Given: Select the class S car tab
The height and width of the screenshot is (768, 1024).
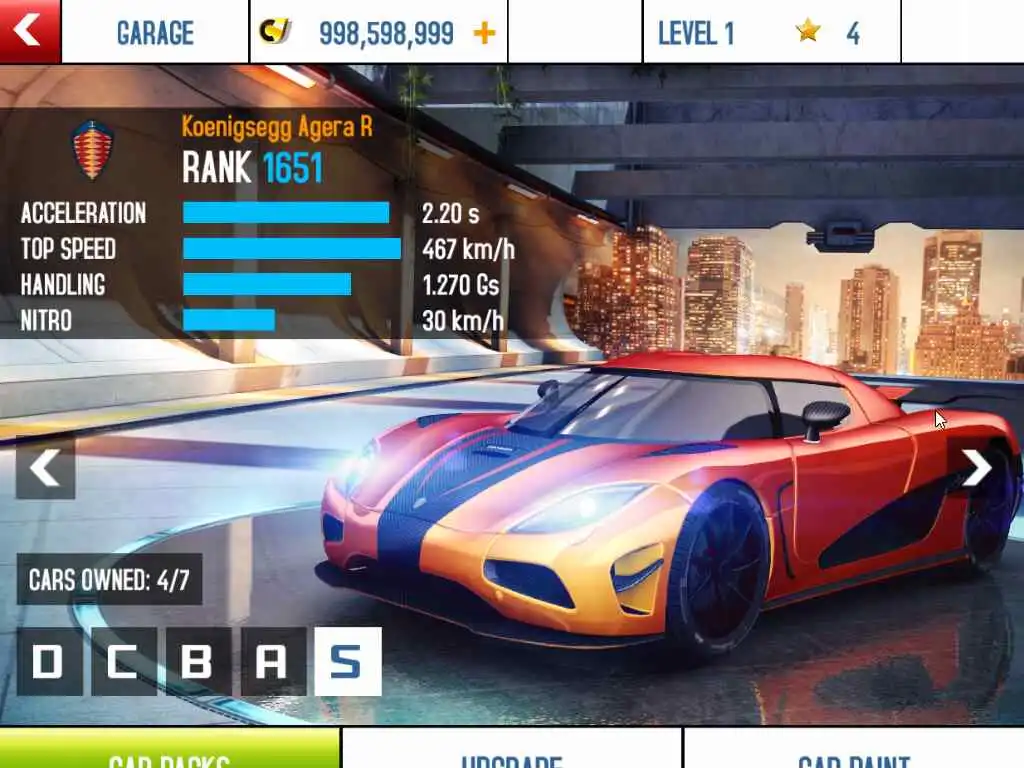Looking at the screenshot, I should [347, 661].
